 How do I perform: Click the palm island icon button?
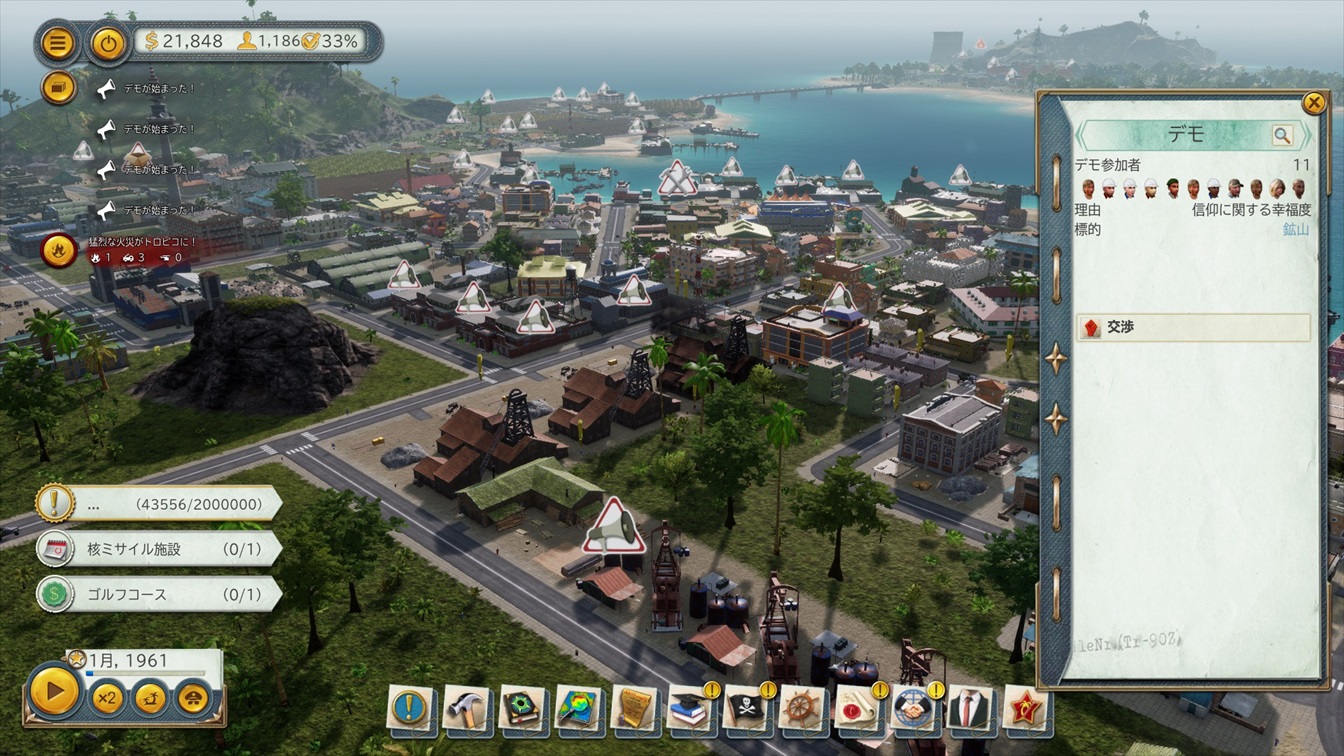150,697
